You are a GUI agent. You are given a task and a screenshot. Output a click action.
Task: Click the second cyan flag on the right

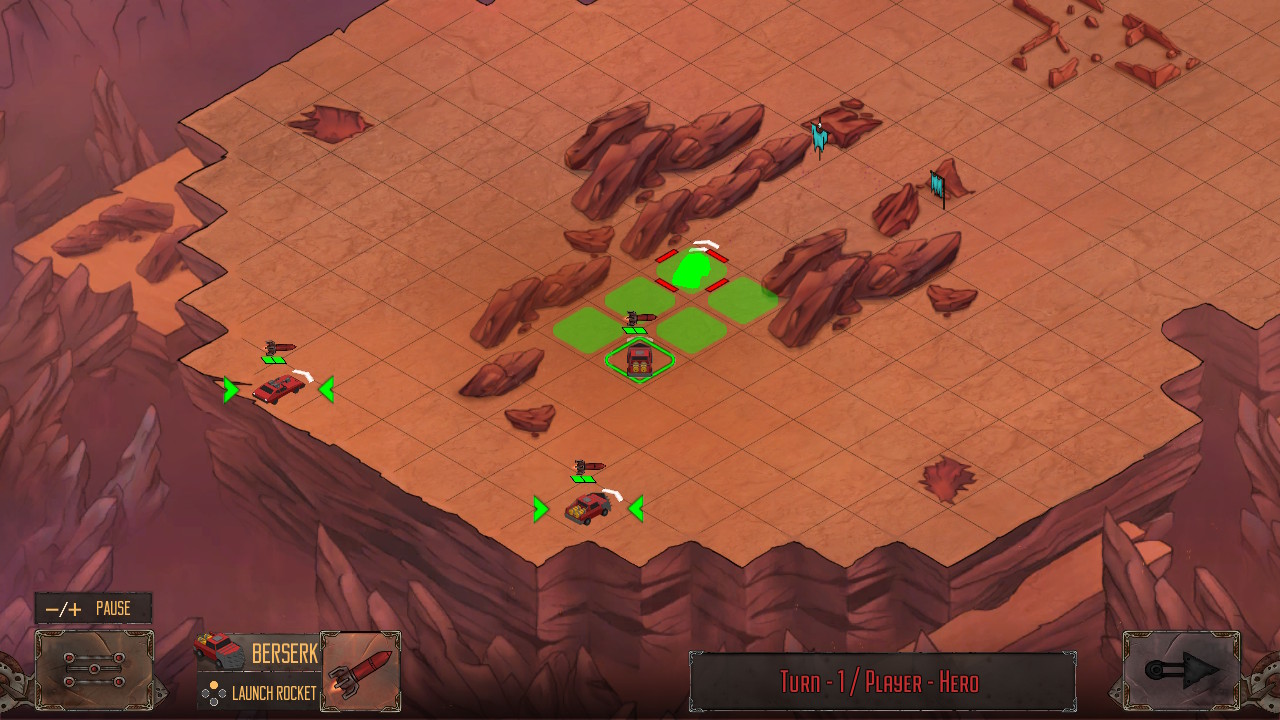tap(936, 184)
